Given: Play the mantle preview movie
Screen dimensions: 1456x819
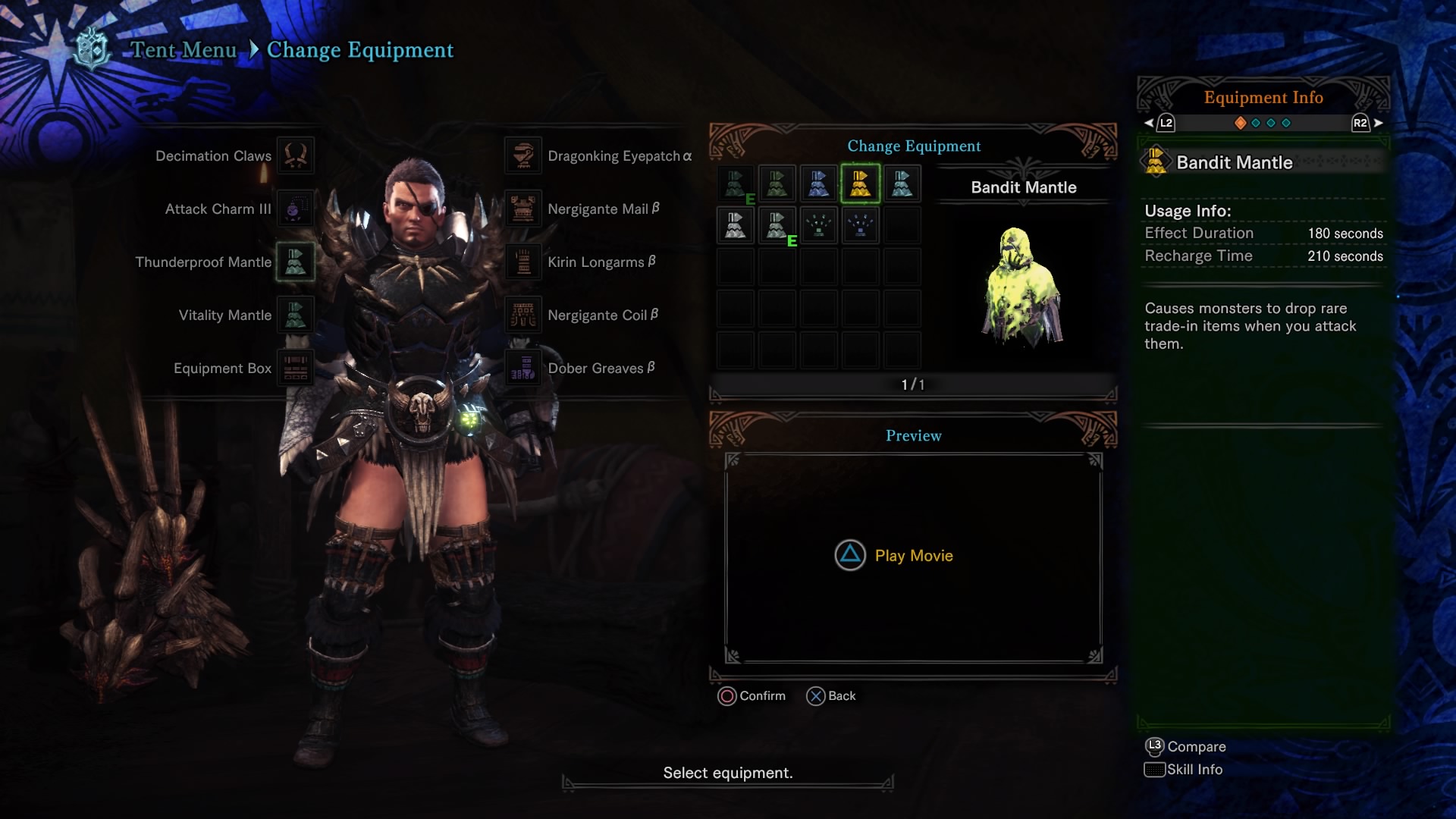Looking at the screenshot, I should point(895,556).
